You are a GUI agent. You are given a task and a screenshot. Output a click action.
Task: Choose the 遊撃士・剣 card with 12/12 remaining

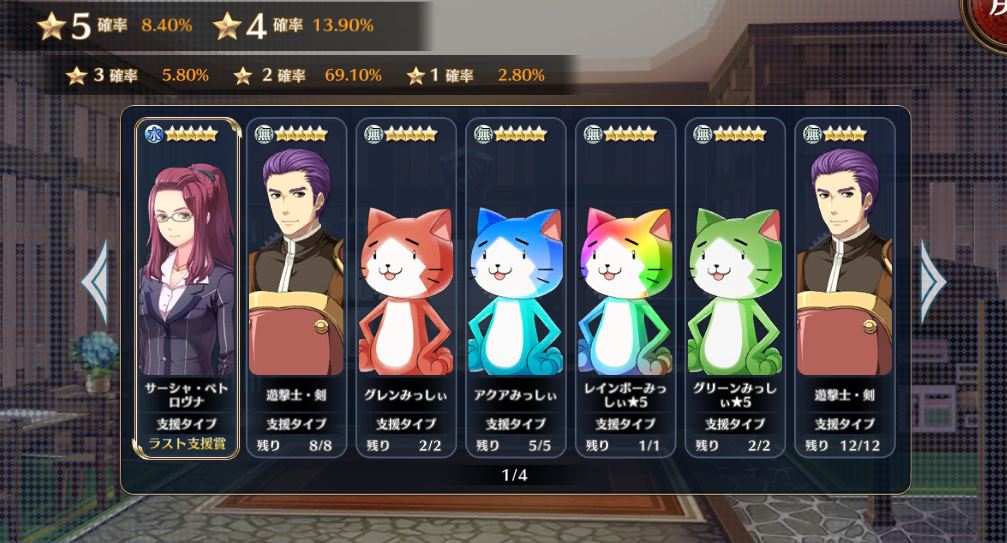844,288
